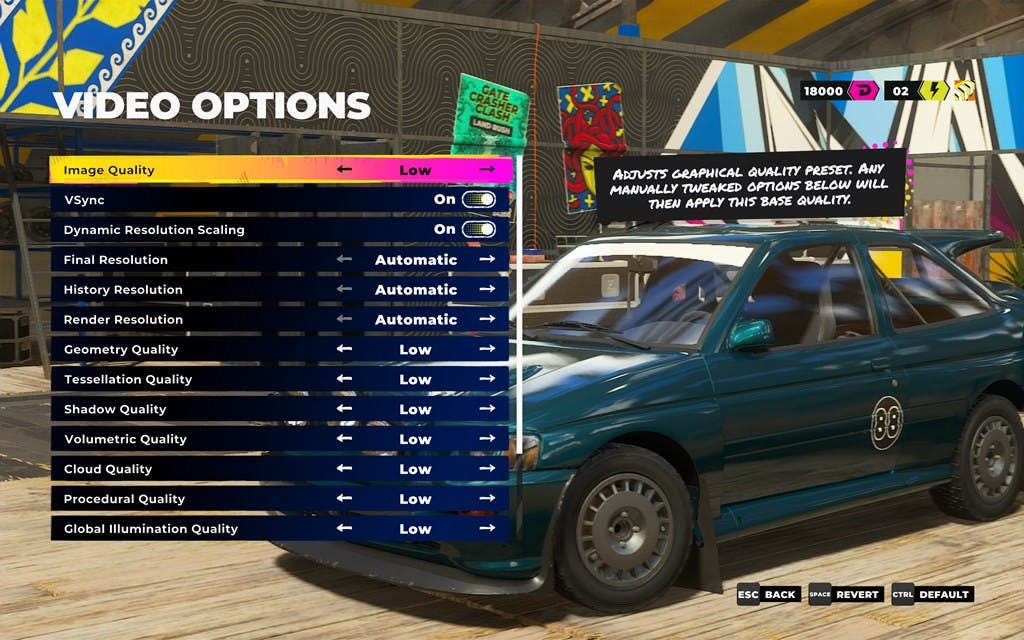Image resolution: width=1024 pixels, height=640 pixels.
Task: Raise Shadow Quality using right arrow
Action: [487, 409]
